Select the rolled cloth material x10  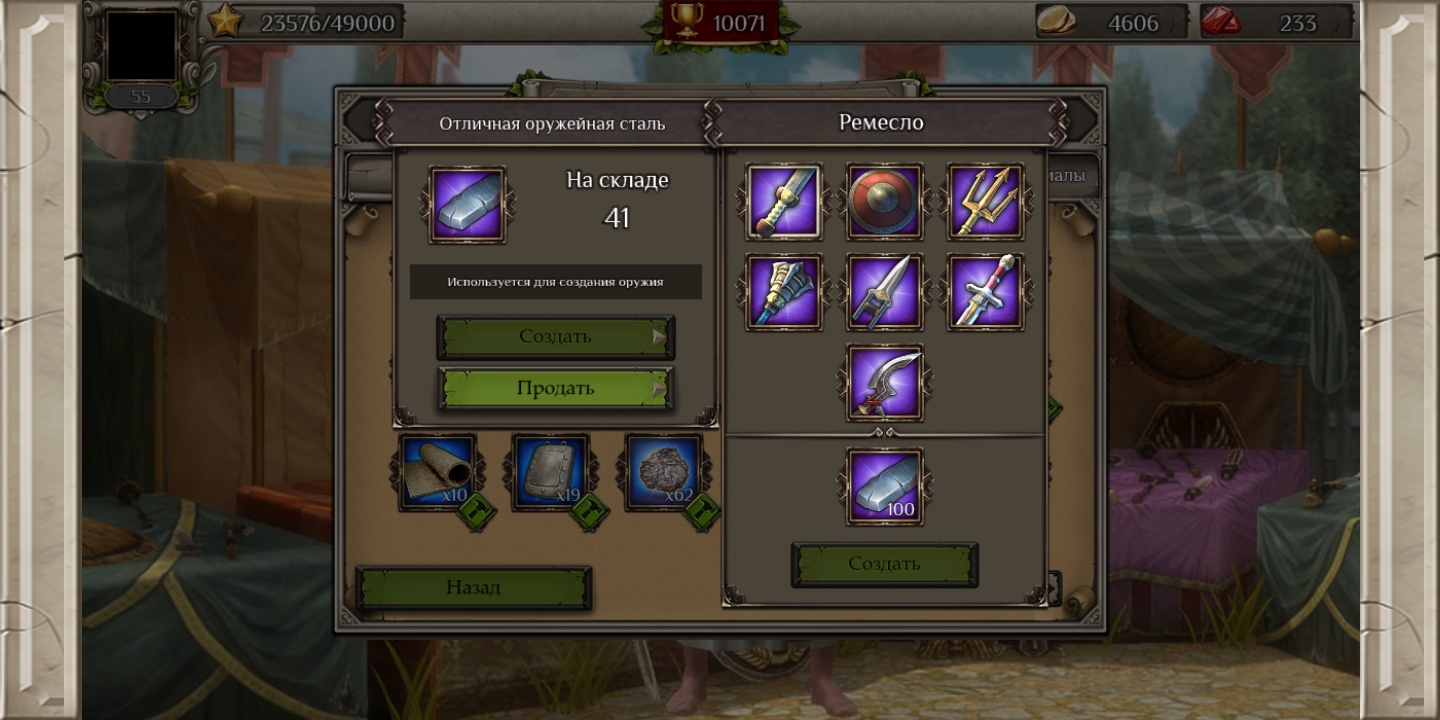pyautogui.click(x=438, y=472)
